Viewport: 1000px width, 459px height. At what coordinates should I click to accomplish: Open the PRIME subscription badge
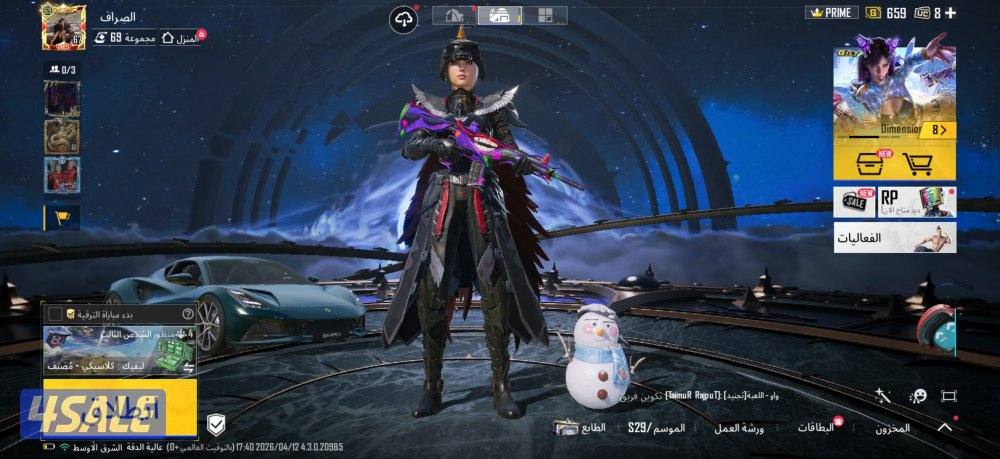coord(831,13)
